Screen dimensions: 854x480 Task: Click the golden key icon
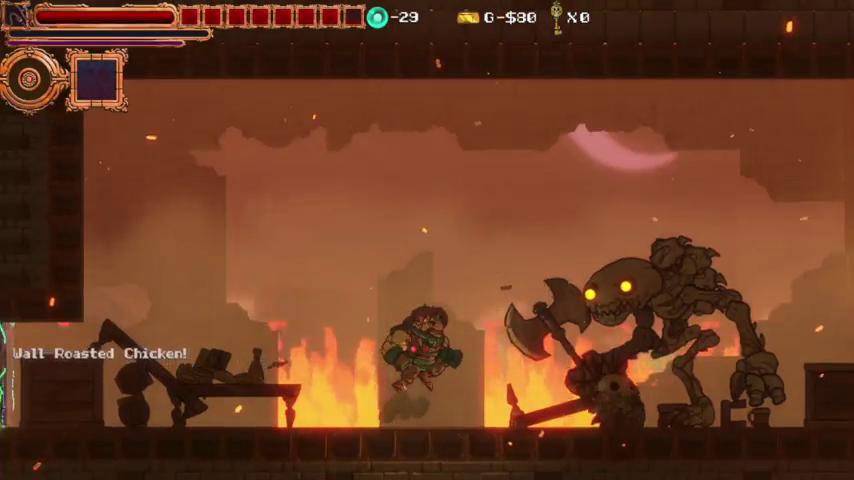click(556, 17)
